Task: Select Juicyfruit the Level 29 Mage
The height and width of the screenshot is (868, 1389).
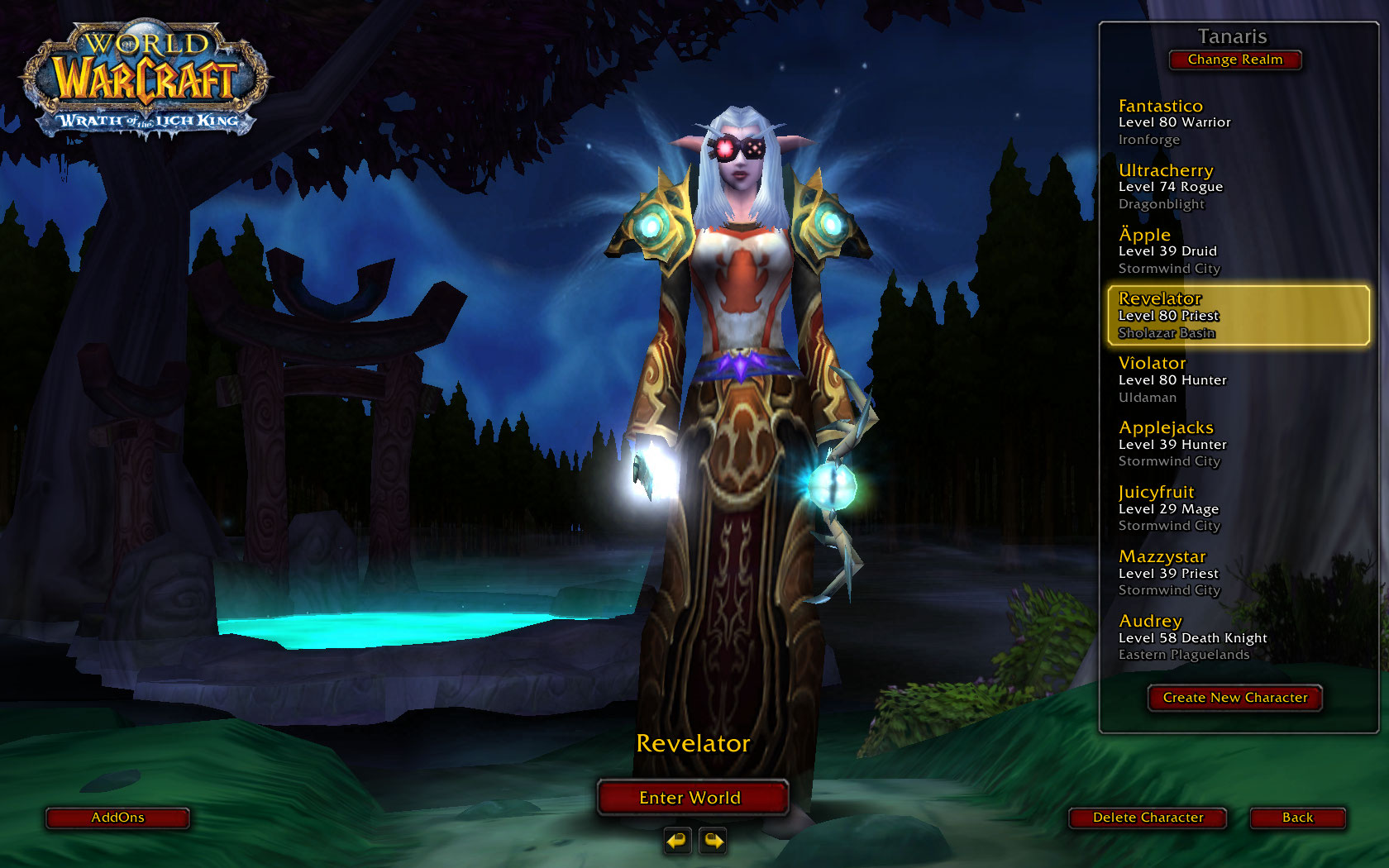Action: pos(1236,508)
